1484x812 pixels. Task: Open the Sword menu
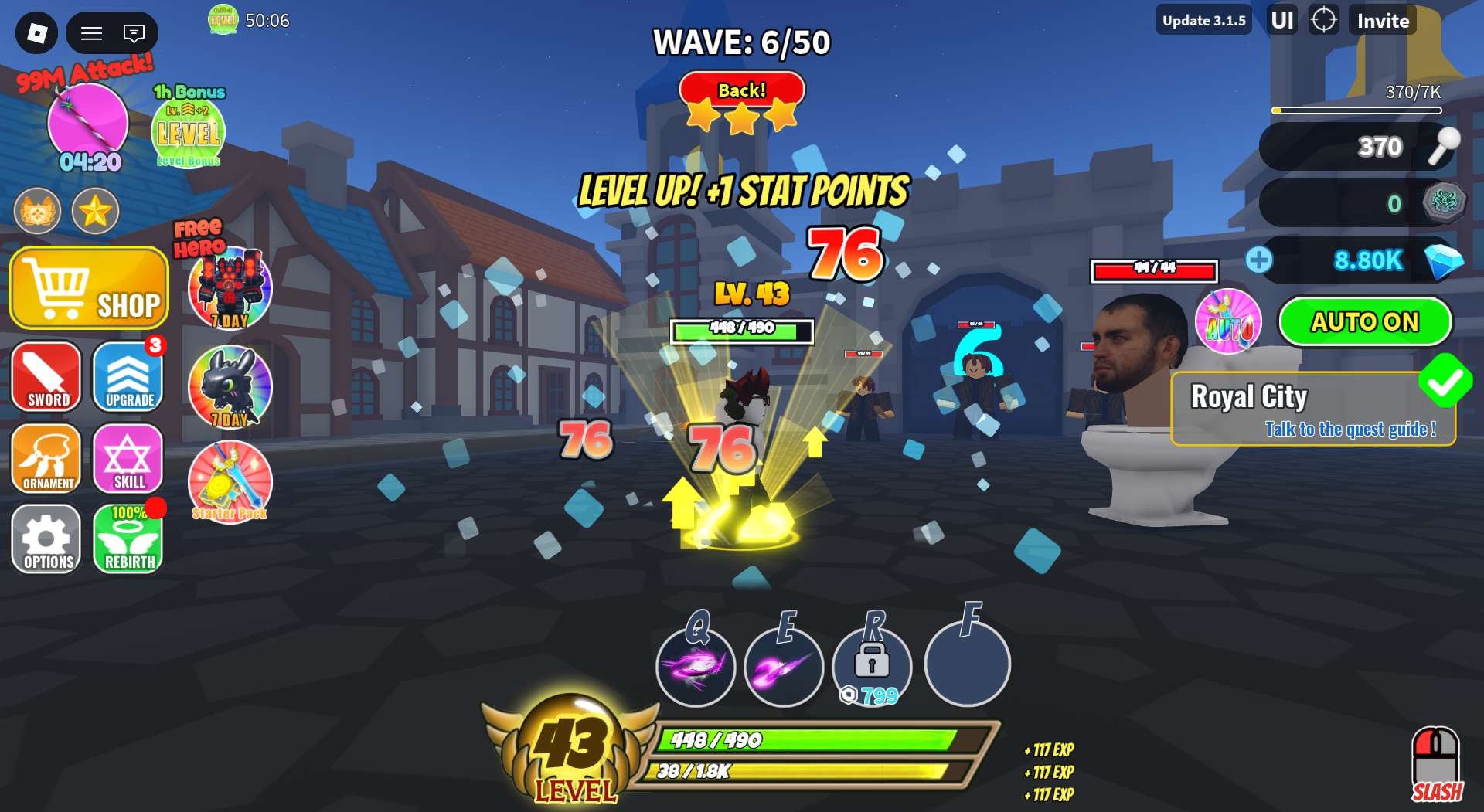47,377
